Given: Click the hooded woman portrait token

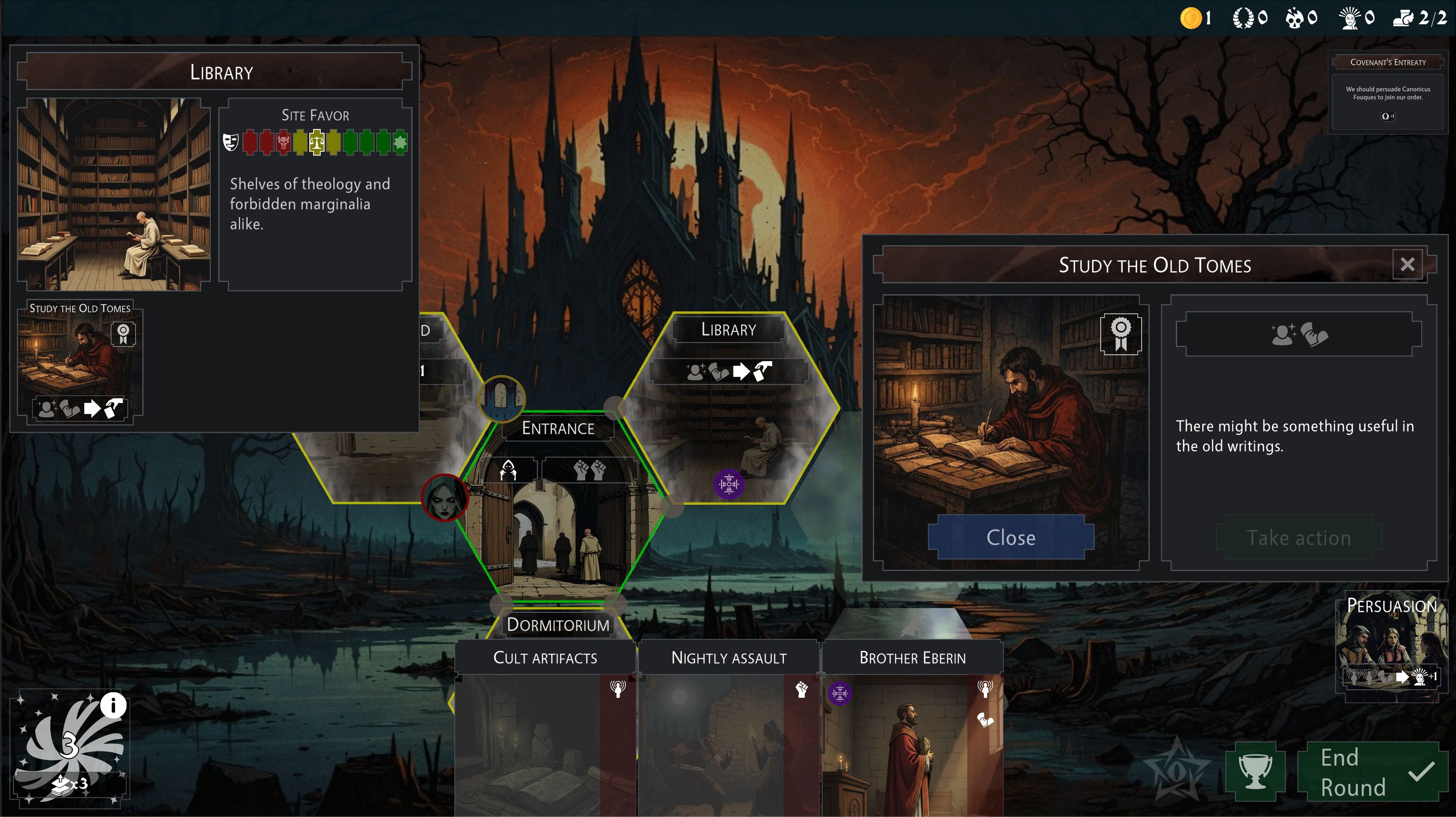Looking at the screenshot, I should pos(445,498).
